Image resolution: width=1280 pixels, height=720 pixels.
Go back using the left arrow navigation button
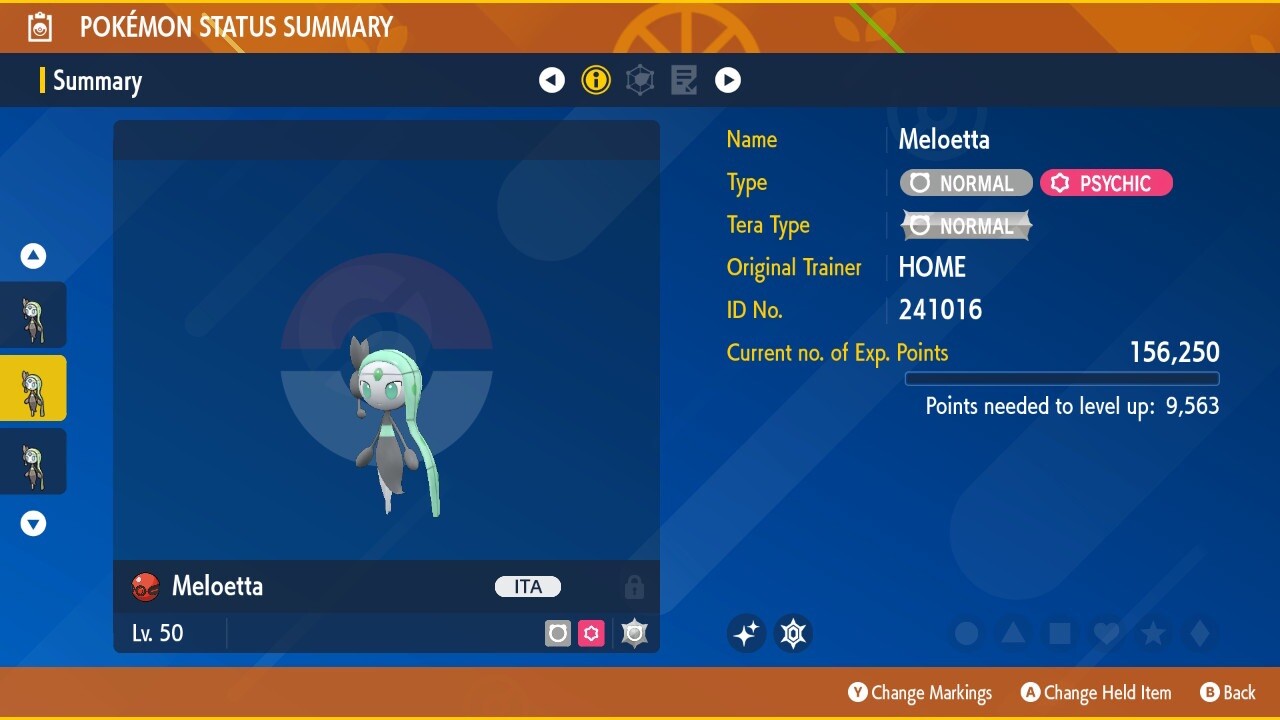coord(552,80)
